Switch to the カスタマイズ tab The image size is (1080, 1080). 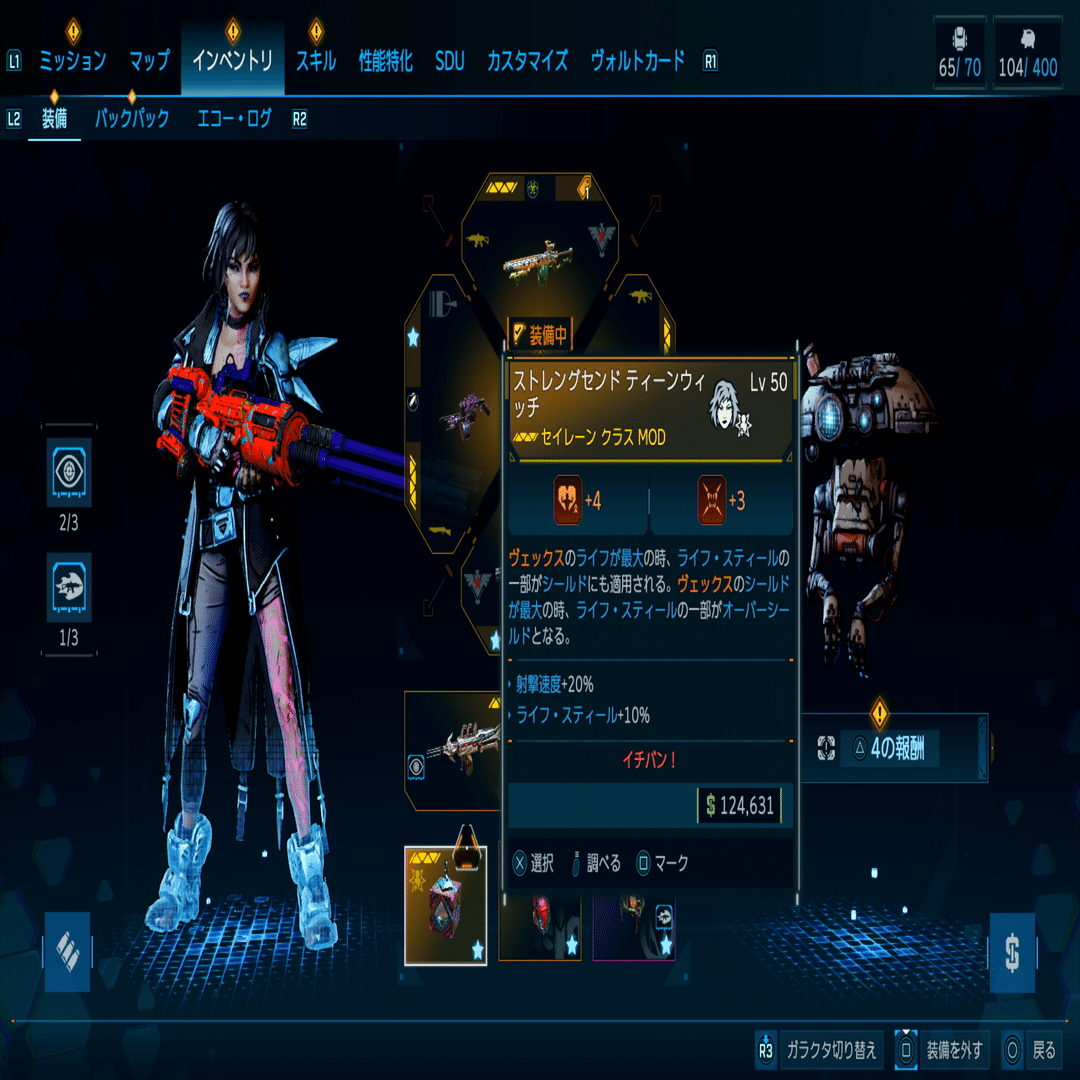527,62
